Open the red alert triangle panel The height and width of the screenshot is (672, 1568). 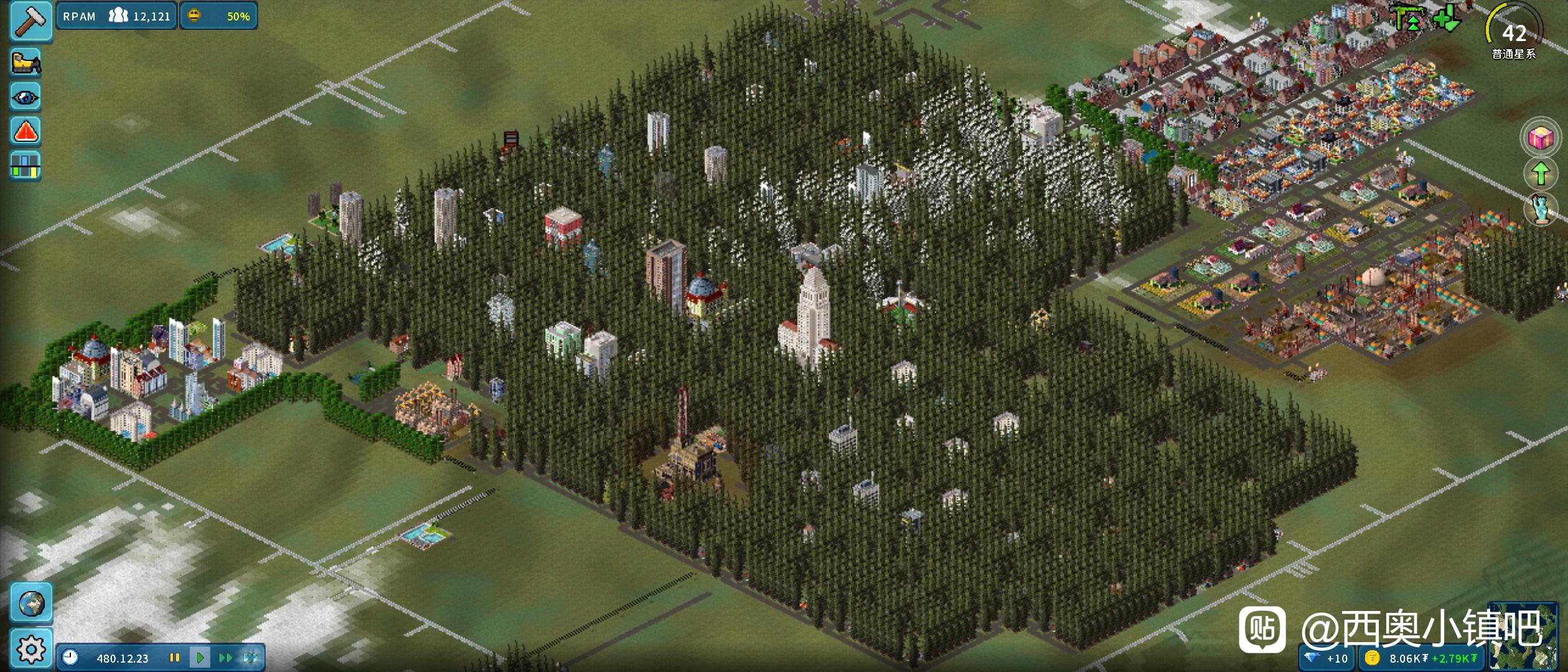pos(26,131)
